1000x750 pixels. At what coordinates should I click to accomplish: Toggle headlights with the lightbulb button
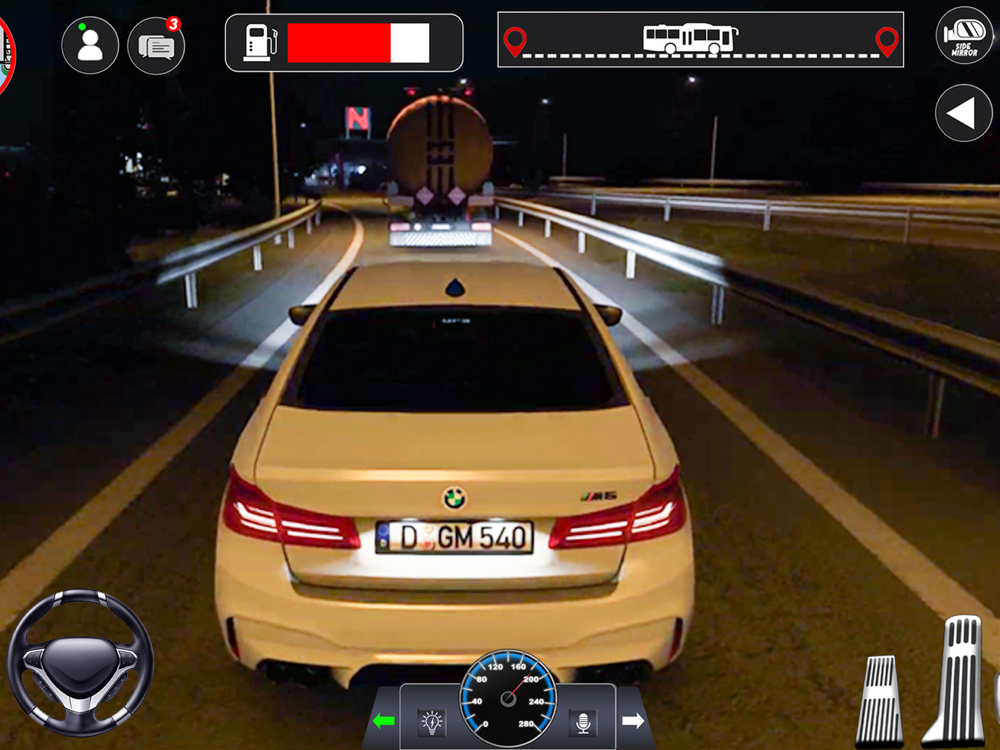(431, 721)
